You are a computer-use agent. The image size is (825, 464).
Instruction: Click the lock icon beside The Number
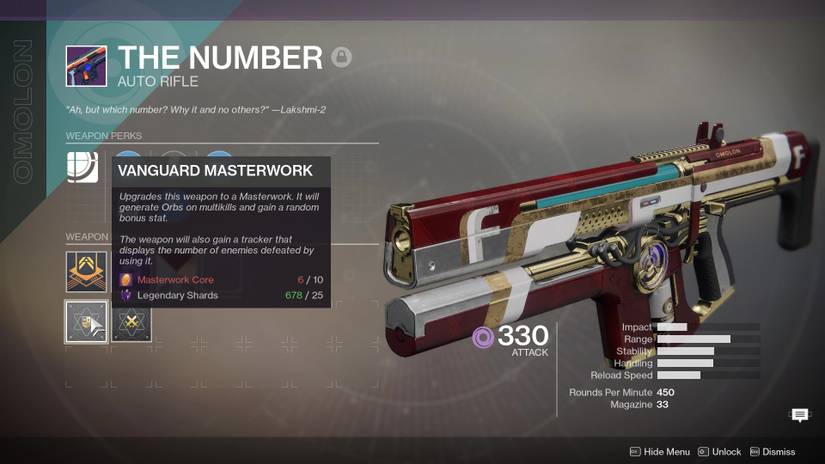coord(341,58)
